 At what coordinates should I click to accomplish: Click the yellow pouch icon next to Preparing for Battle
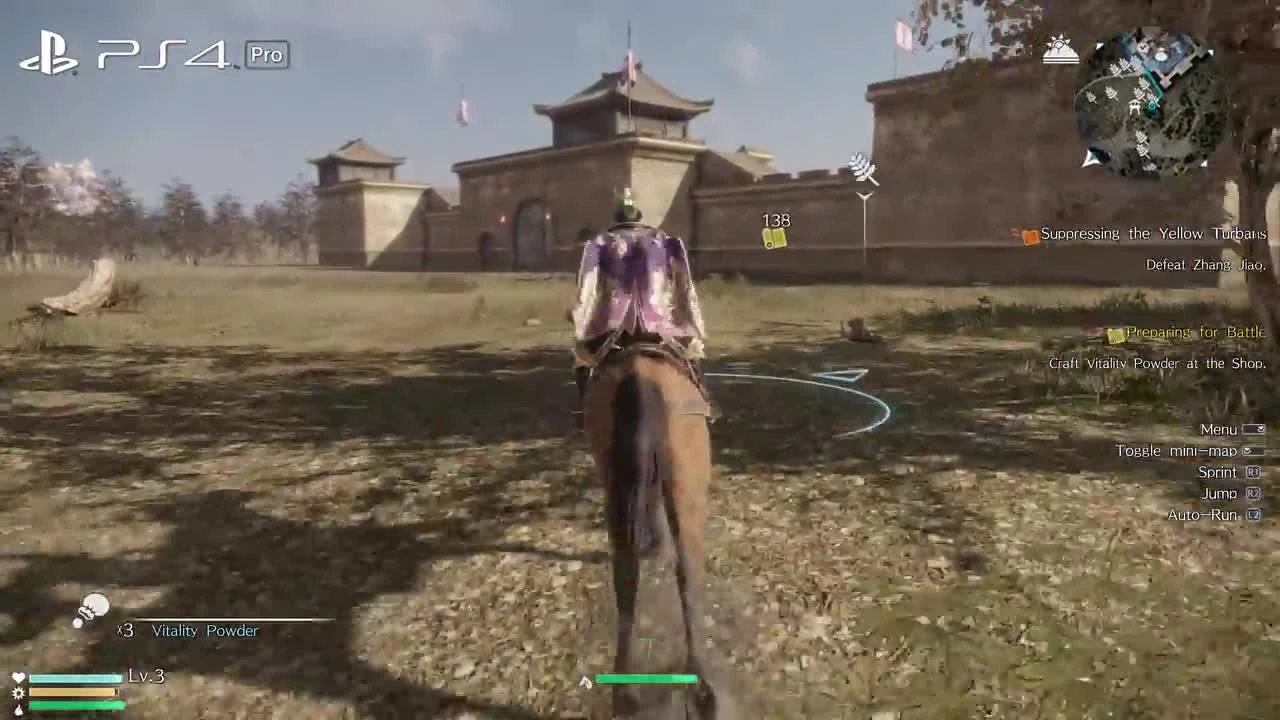pos(1113,332)
